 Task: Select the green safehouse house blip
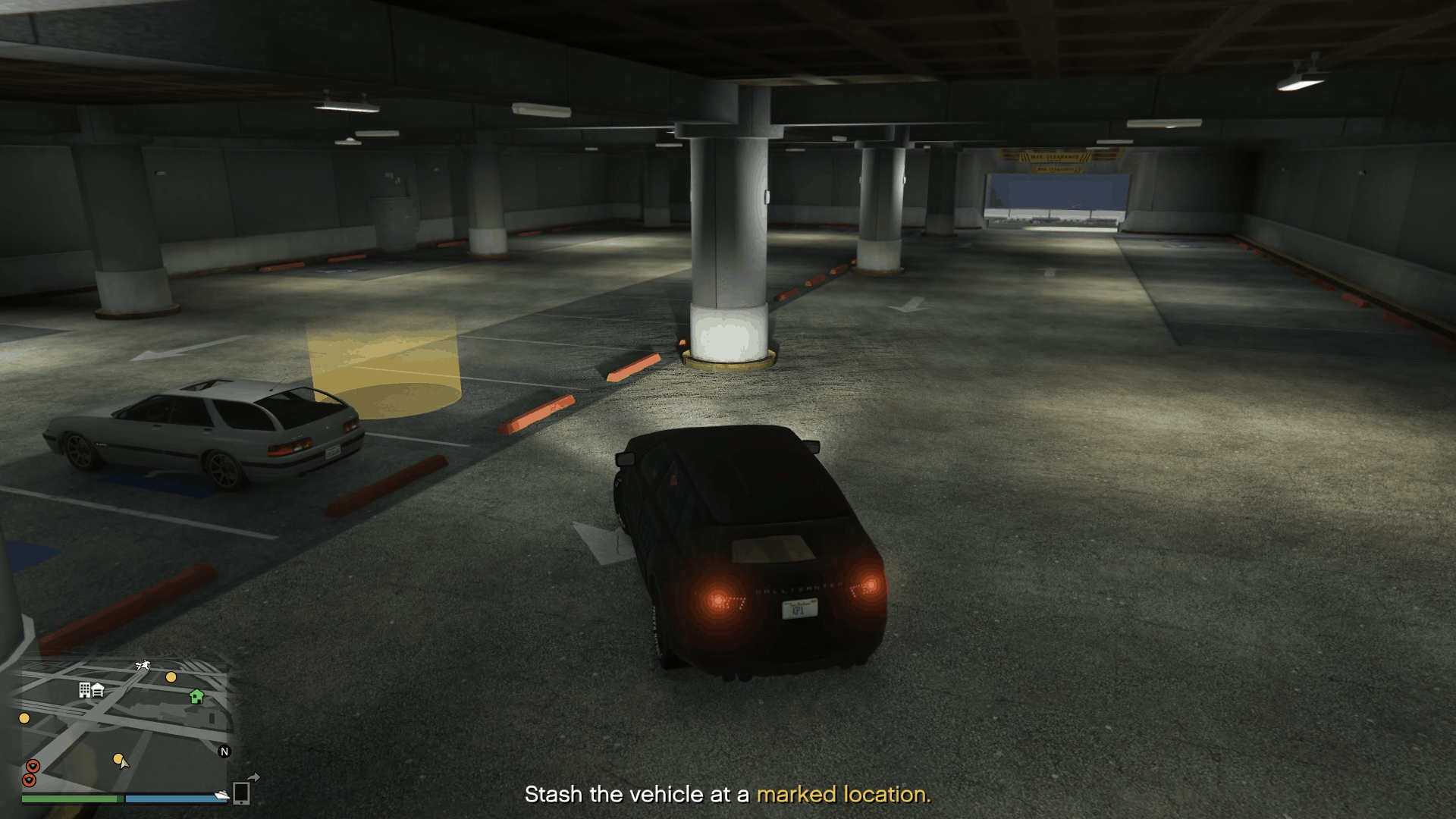tap(196, 698)
